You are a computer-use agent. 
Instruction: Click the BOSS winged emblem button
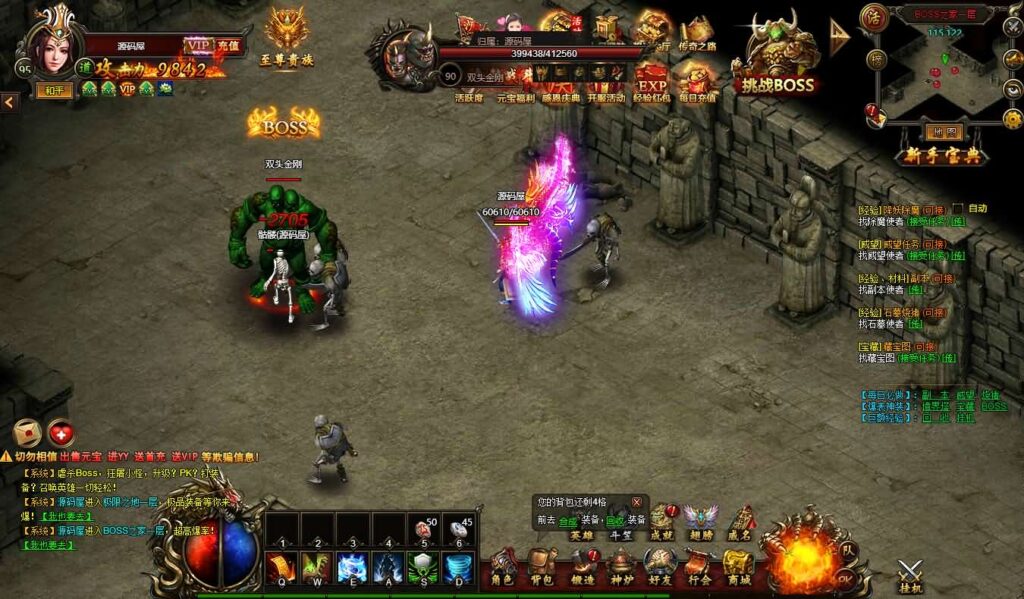click(284, 125)
